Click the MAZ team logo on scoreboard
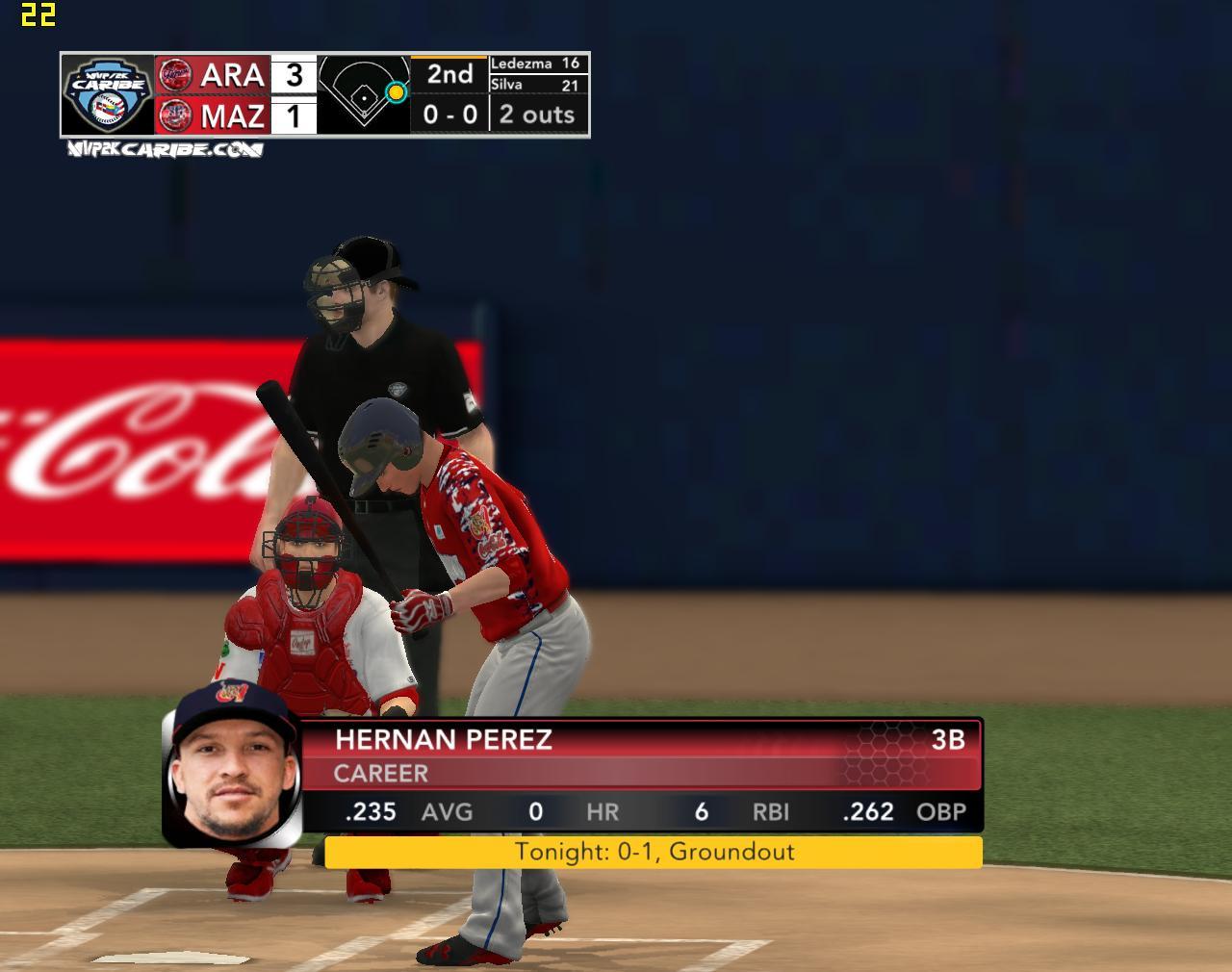The width and height of the screenshot is (1232, 972). [174, 115]
